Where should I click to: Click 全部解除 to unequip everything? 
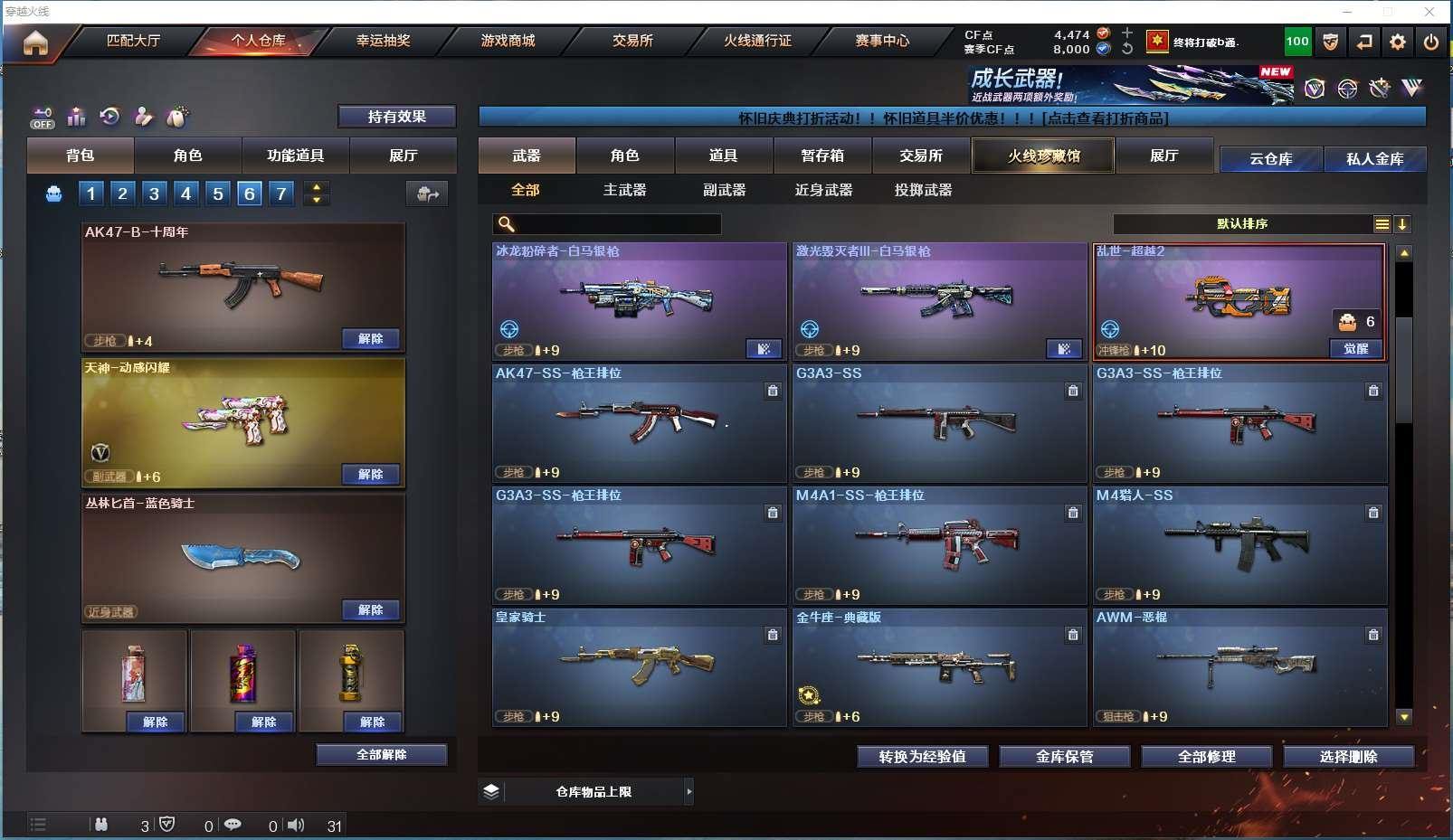coord(381,755)
